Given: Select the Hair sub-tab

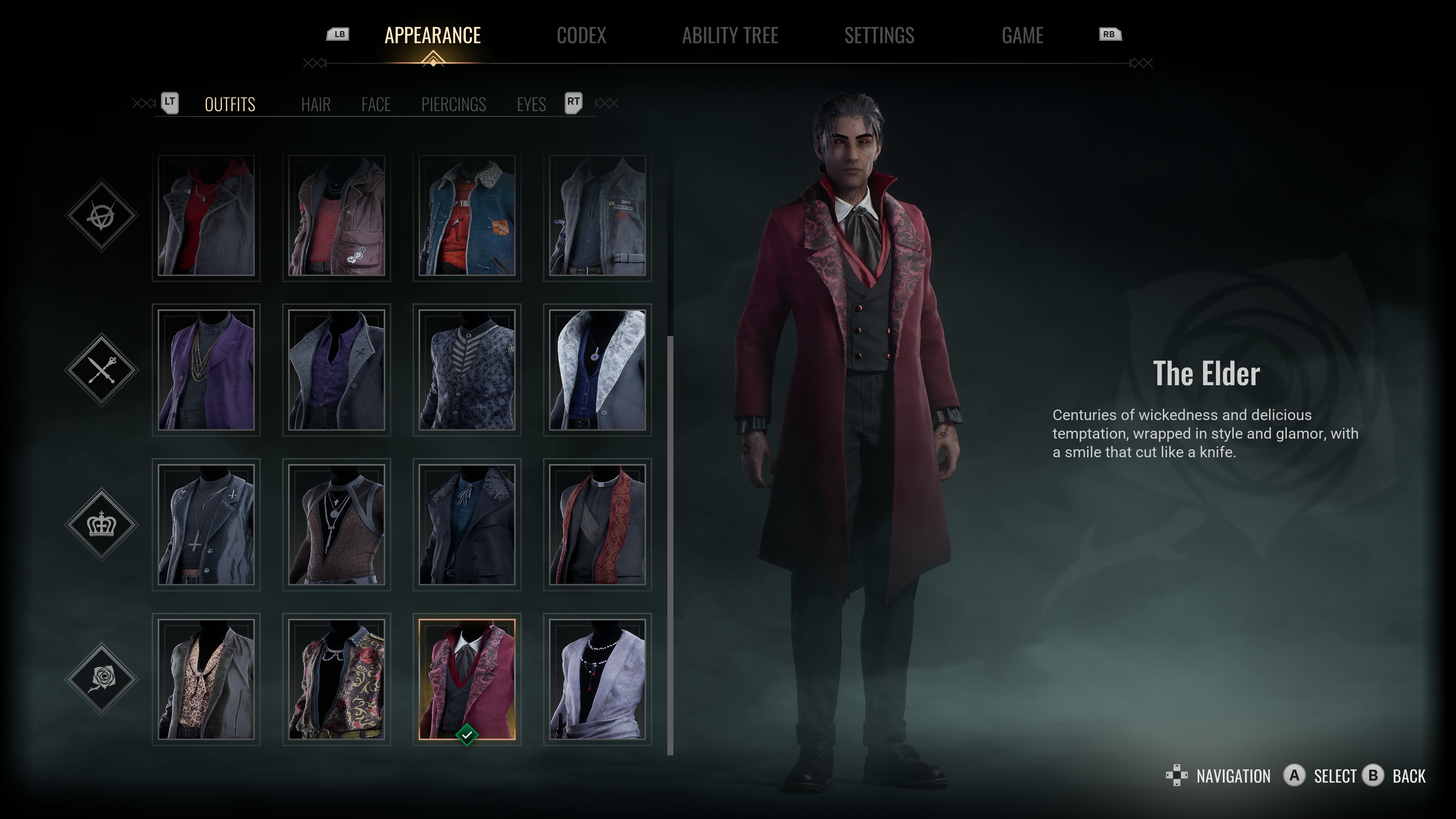Looking at the screenshot, I should point(315,105).
